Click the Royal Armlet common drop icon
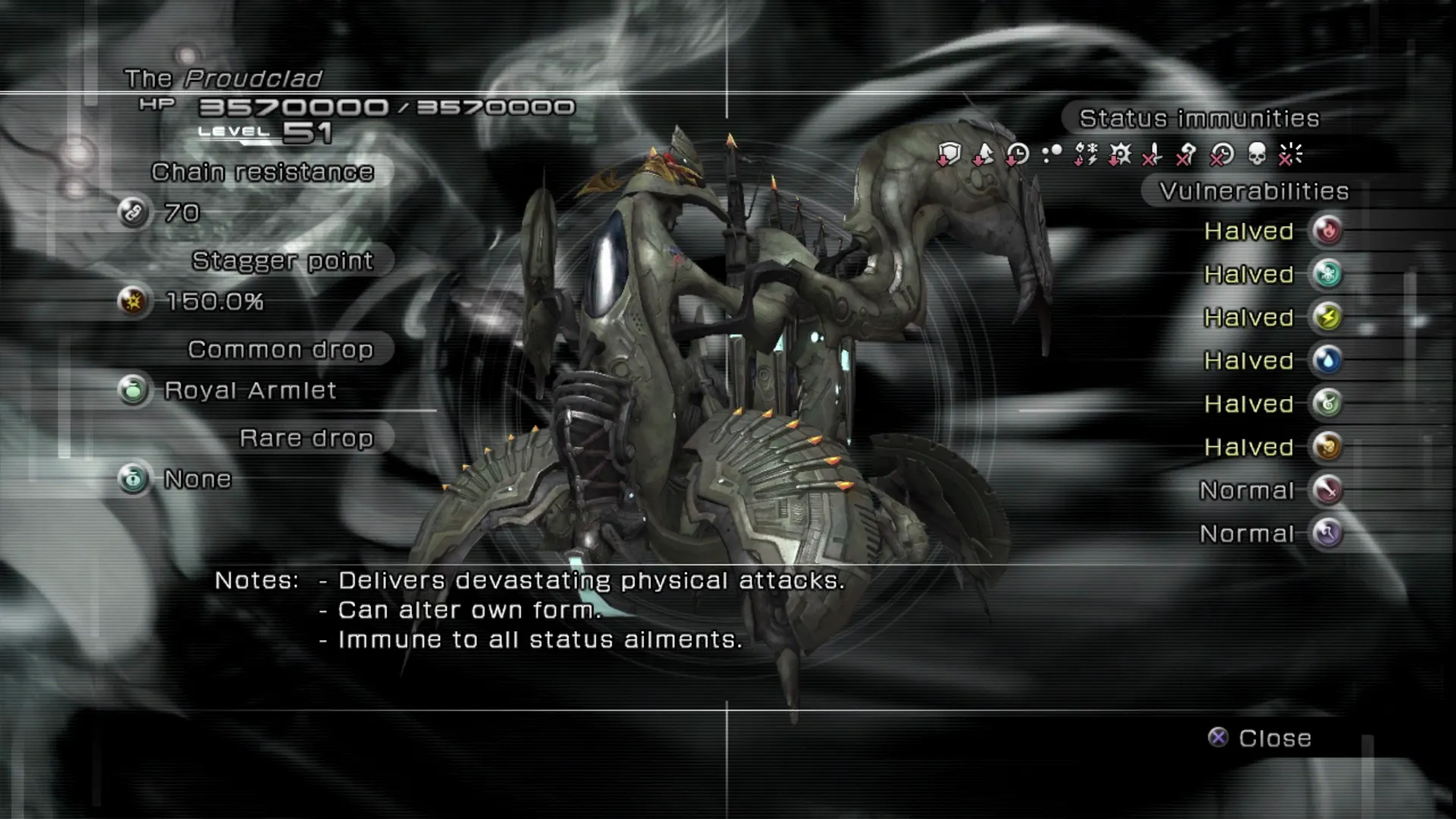 pos(133,391)
